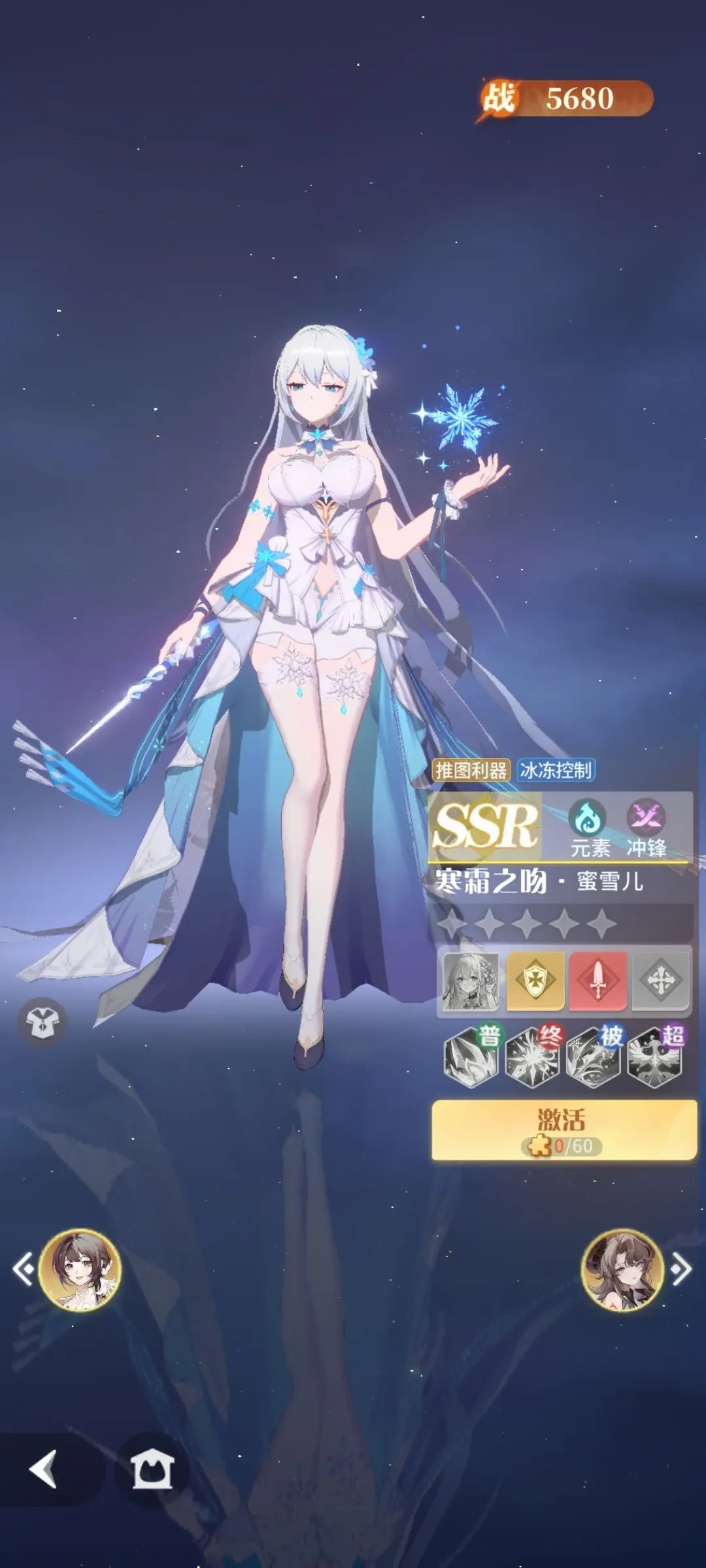The height and width of the screenshot is (1568, 706).
Task: Select the red sword equipment slot
Action: [x=597, y=981]
